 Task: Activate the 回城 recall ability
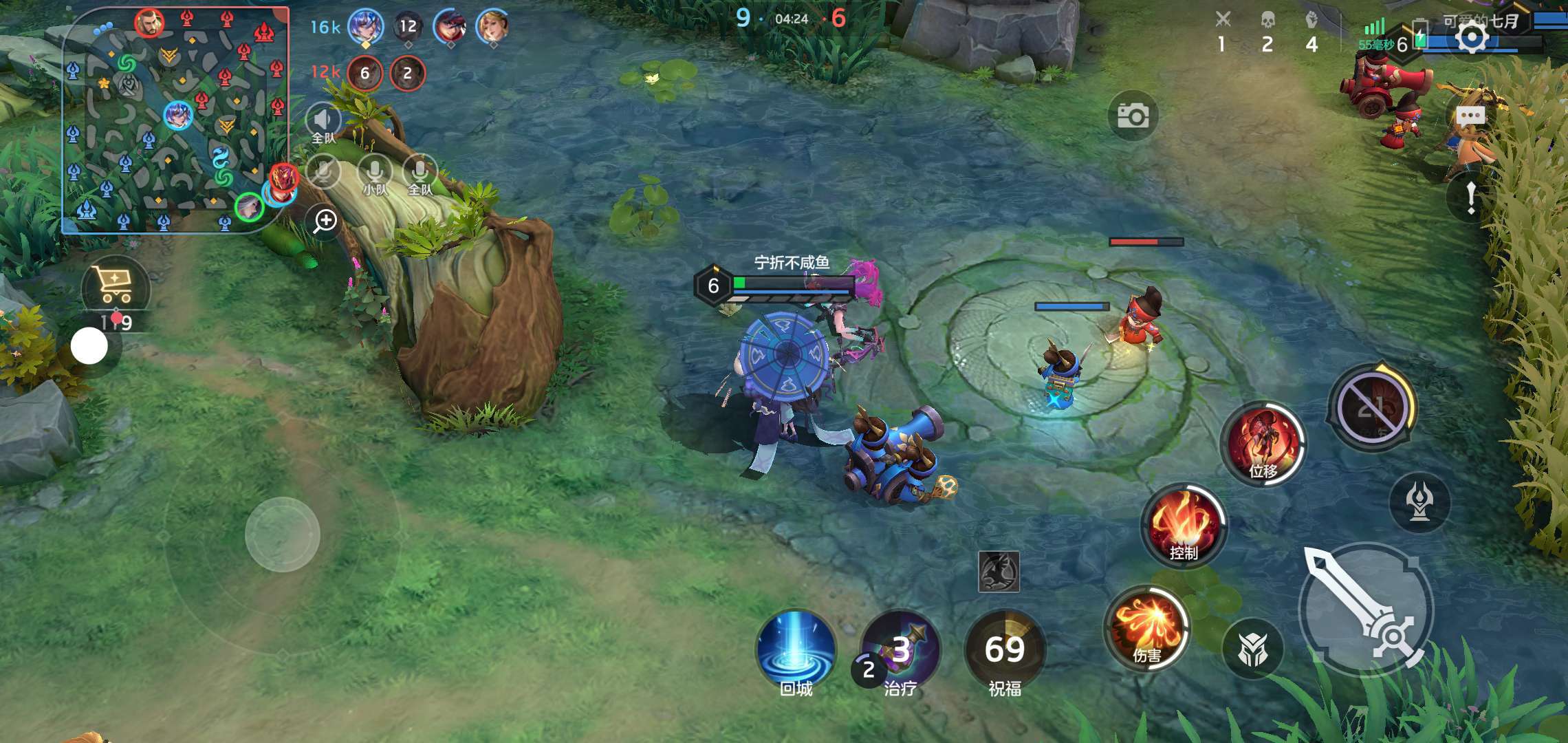point(796,650)
